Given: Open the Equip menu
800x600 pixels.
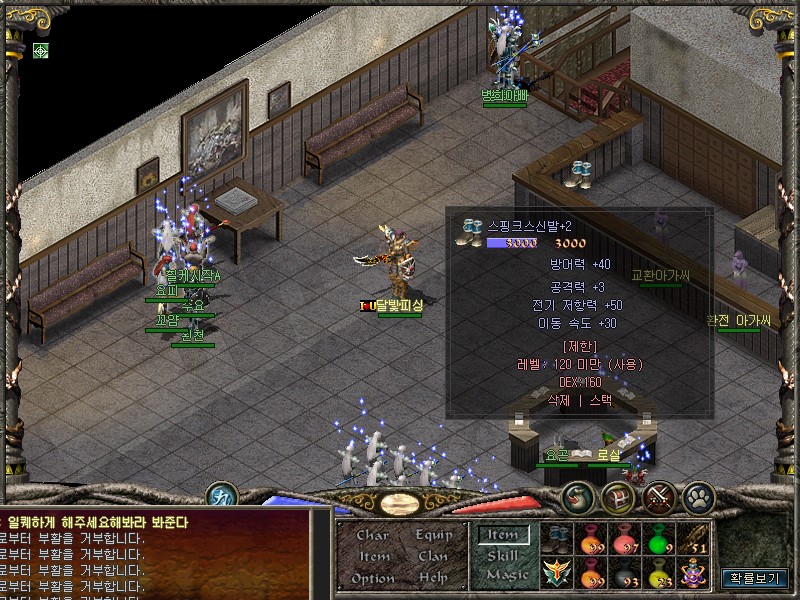Looking at the screenshot, I should 433,535.
